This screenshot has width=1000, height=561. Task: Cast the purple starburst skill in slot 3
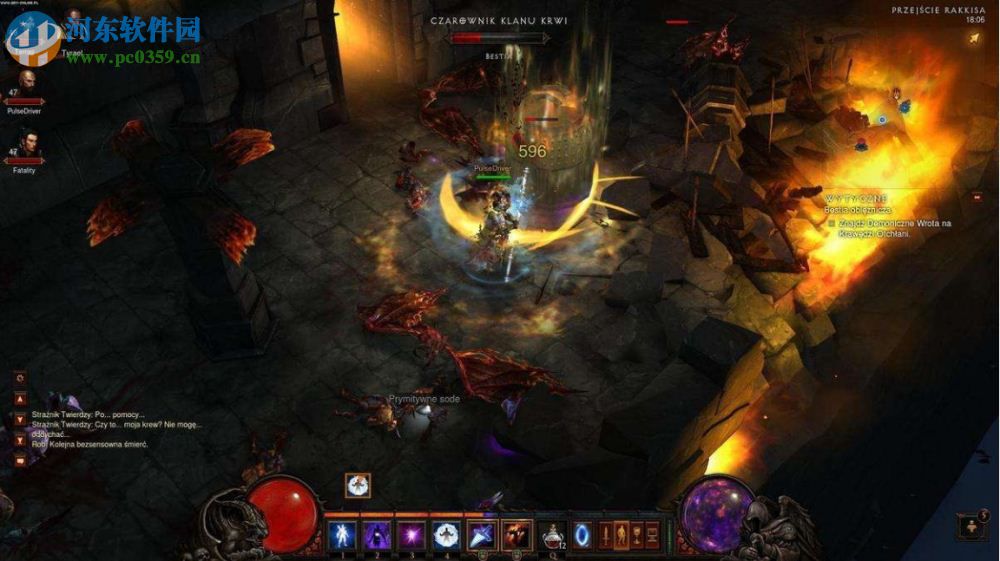(x=411, y=534)
